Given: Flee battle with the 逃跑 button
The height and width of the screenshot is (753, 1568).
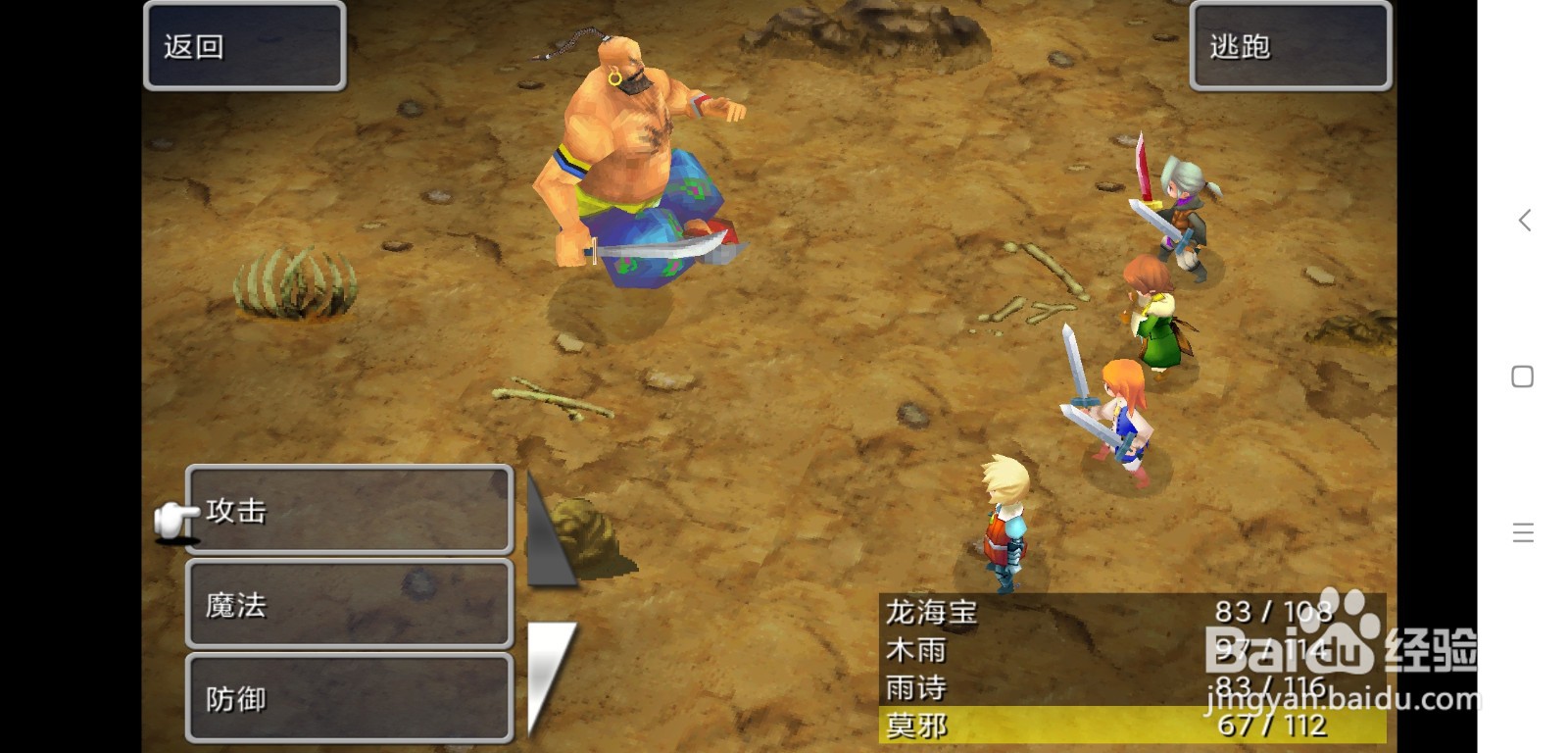Looking at the screenshot, I should [1290, 46].
